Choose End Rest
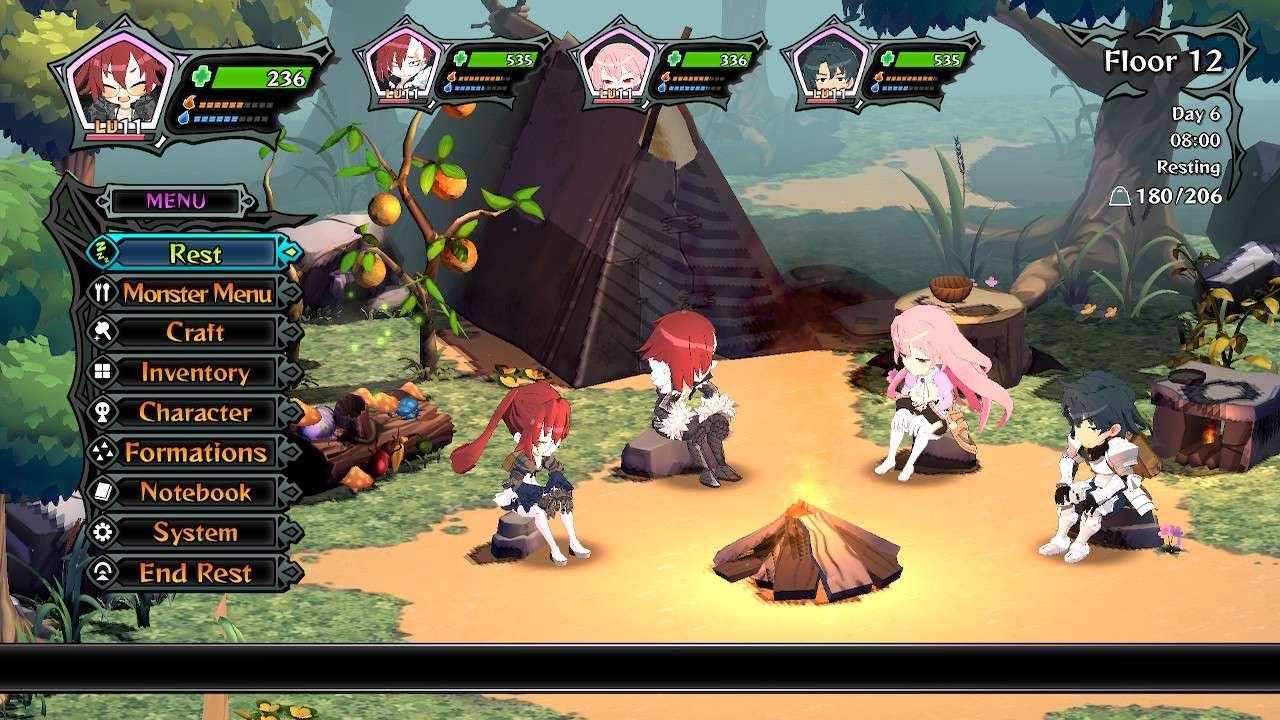Viewport: 1280px width, 720px height. point(195,572)
